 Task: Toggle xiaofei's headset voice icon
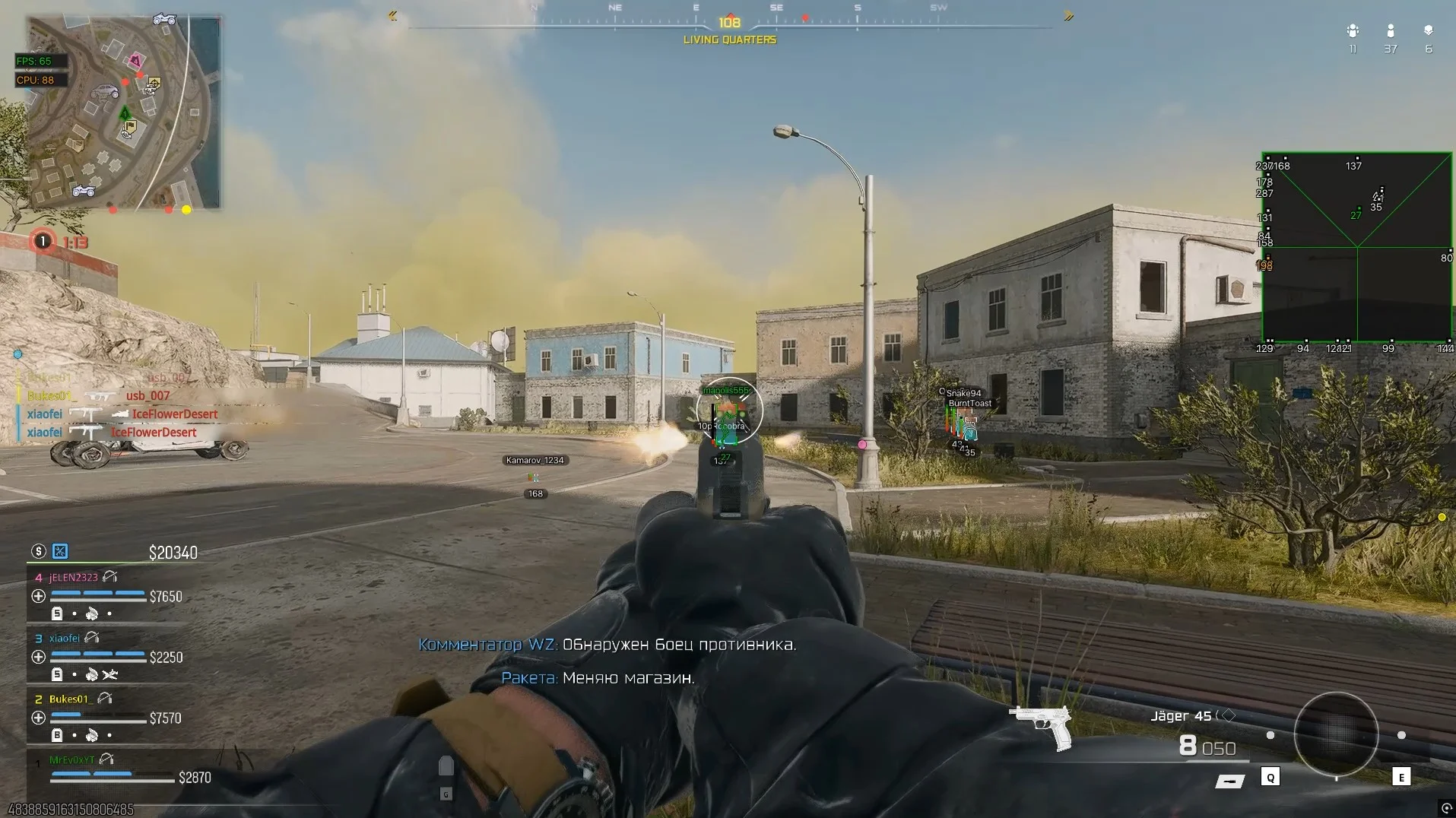(92, 638)
